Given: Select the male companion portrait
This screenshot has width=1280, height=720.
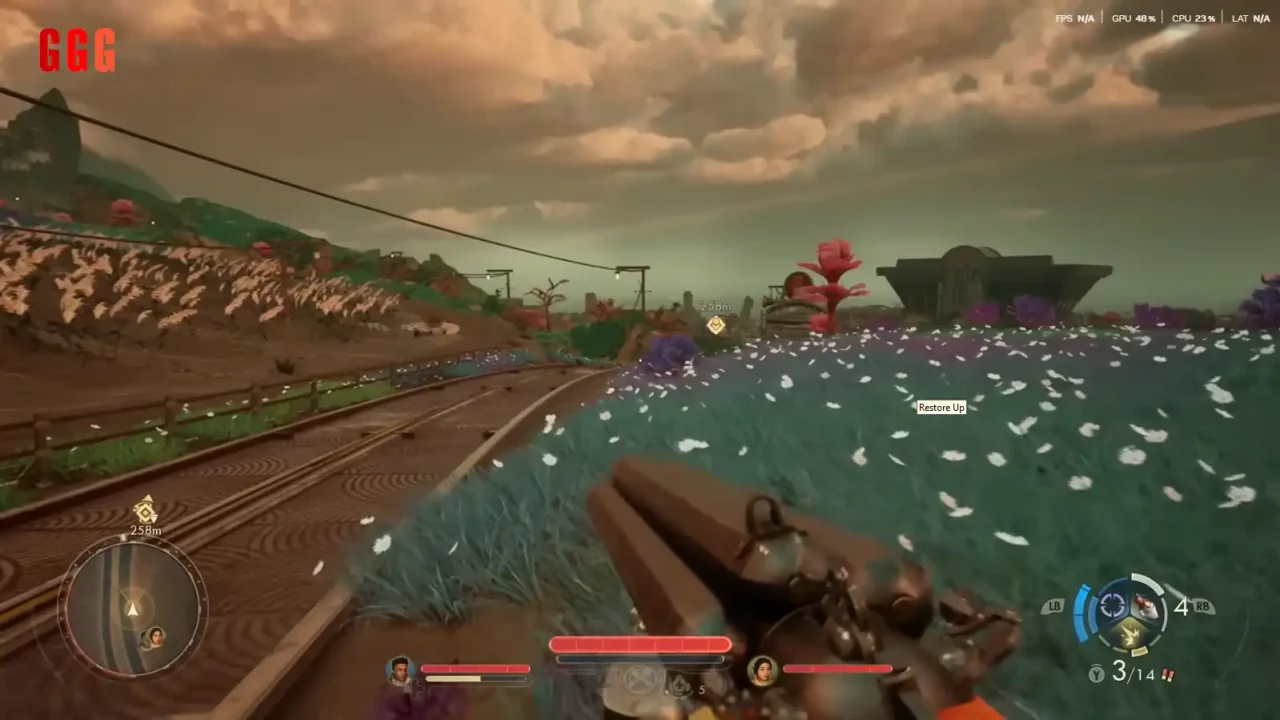Looking at the screenshot, I should (x=401, y=670).
